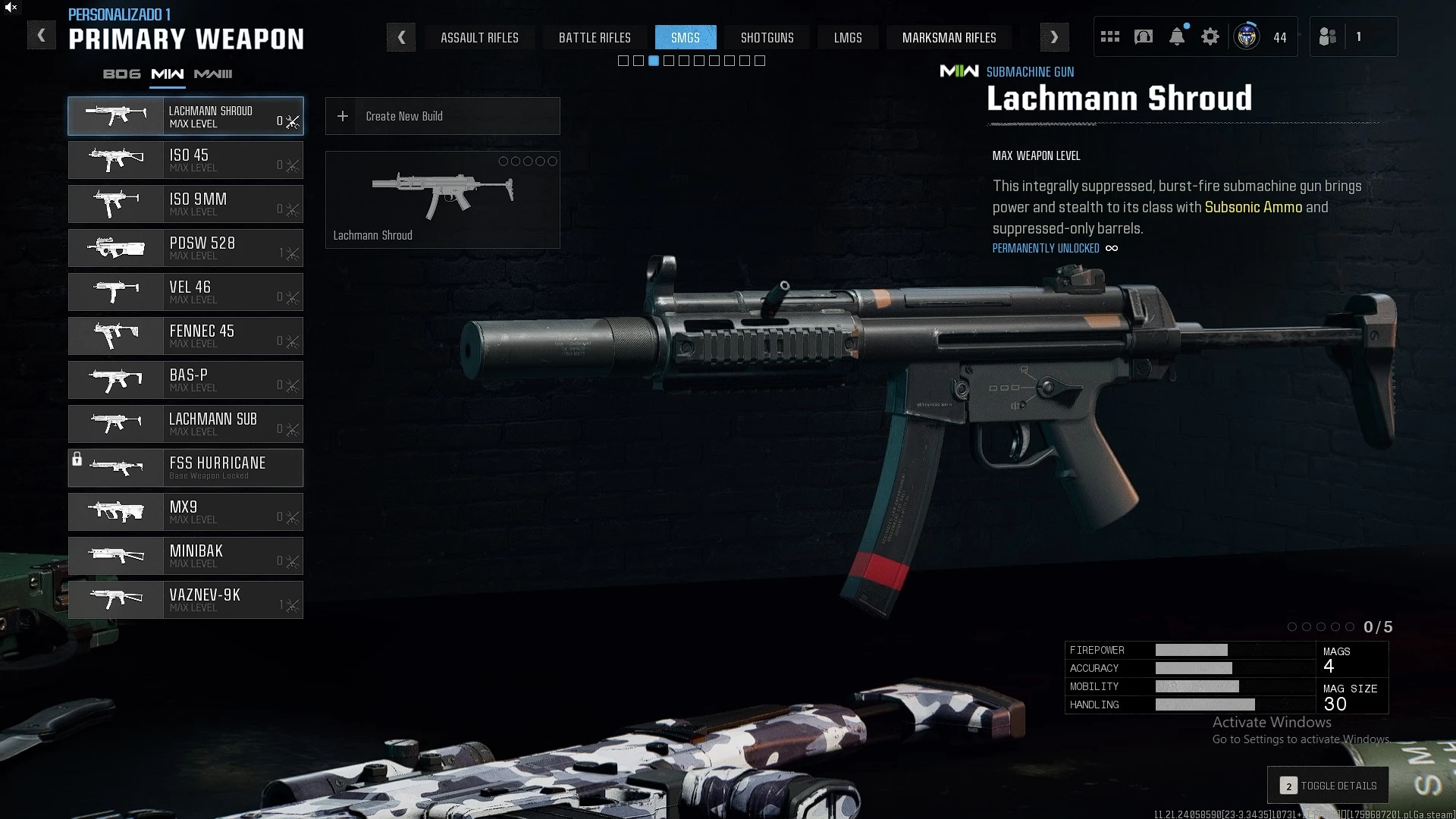Image resolution: width=1456 pixels, height=819 pixels.
Task: Go back using the arrow beside Primary Weapon
Action: coord(42,36)
